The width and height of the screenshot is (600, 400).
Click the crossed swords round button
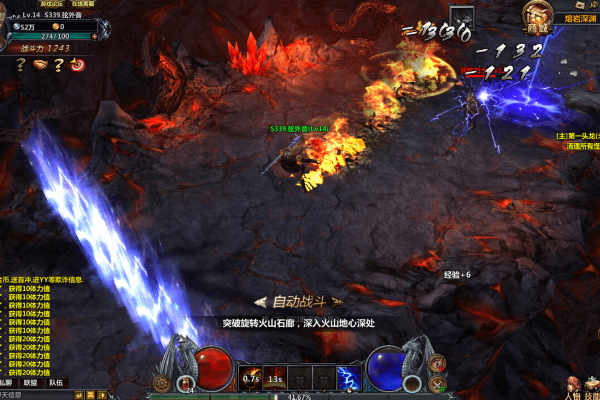pos(435,383)
